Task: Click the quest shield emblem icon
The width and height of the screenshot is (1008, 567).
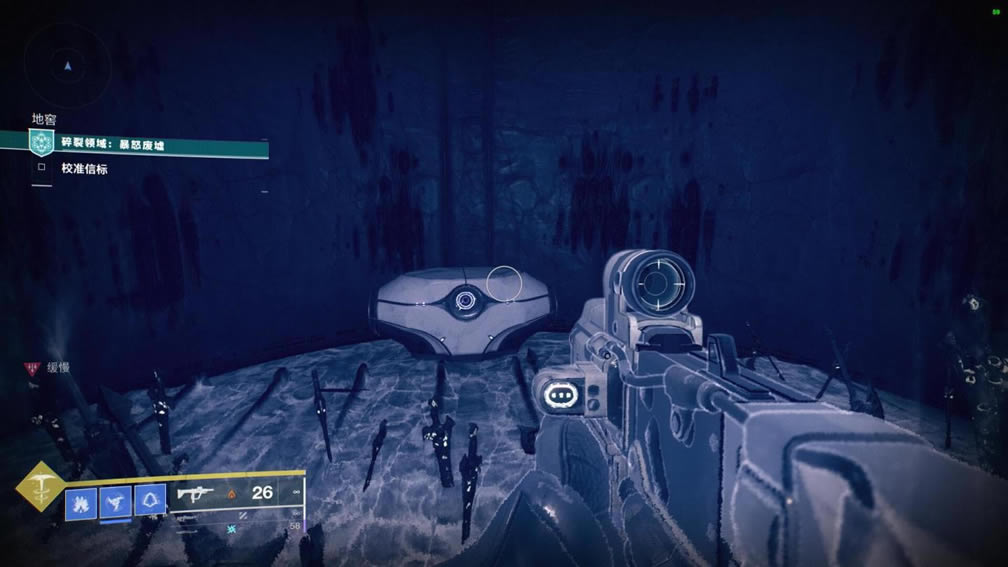Action: (x=41, y=143)
